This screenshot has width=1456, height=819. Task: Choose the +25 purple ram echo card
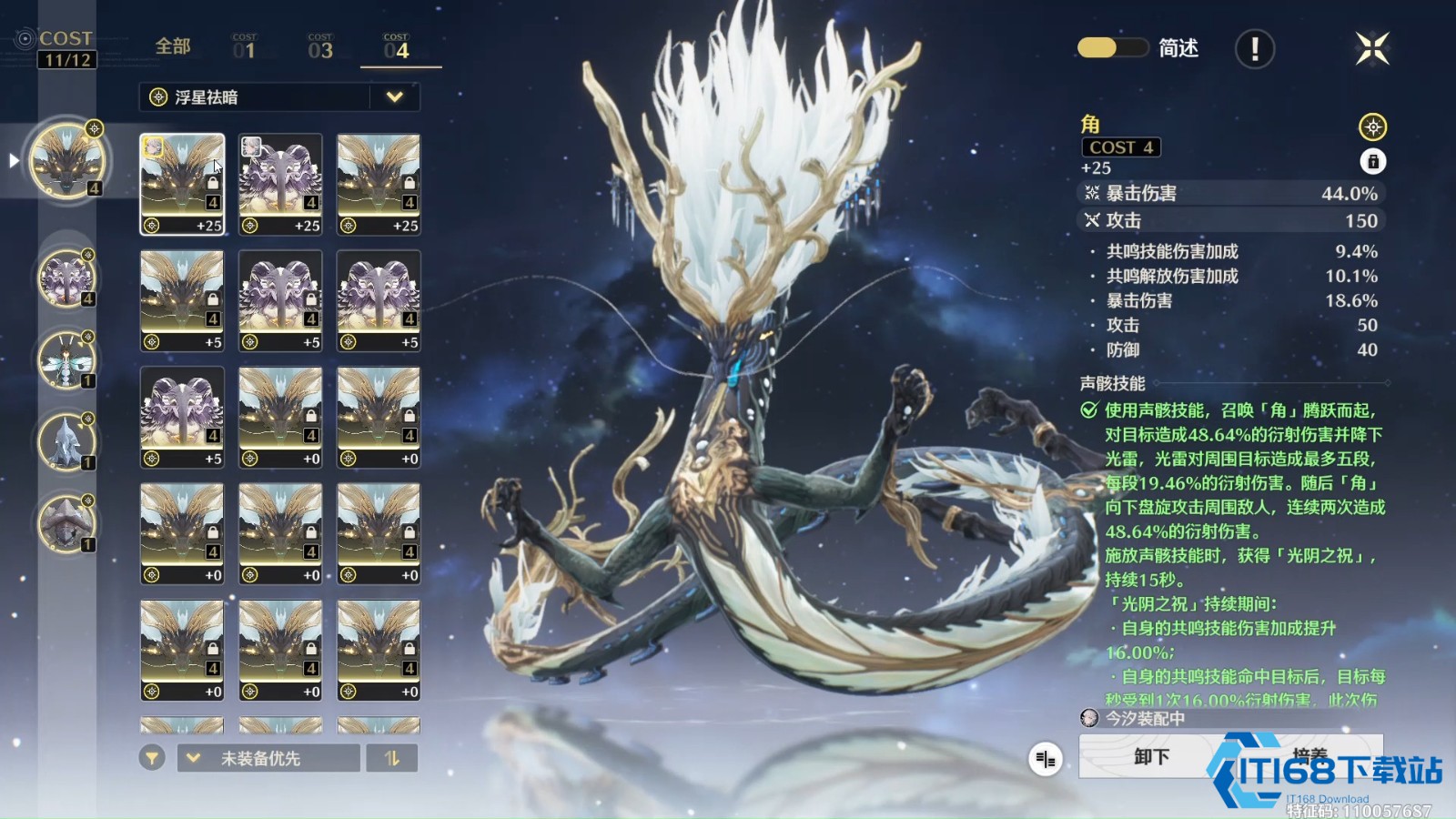[280, 184]
